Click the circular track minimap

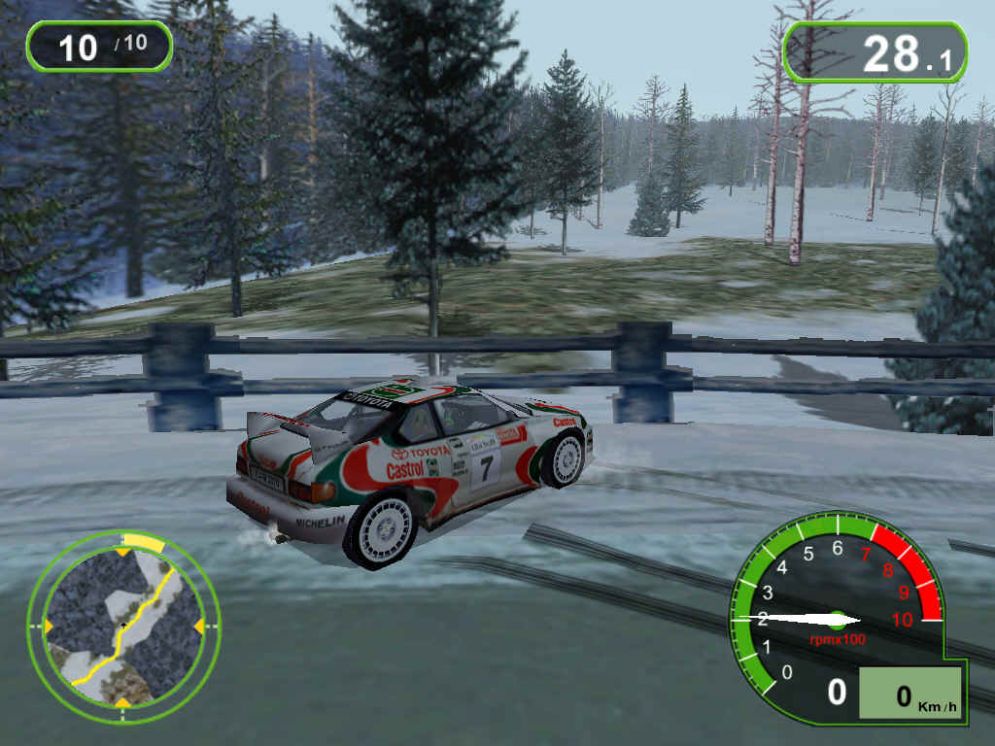(x=122, y=625)
